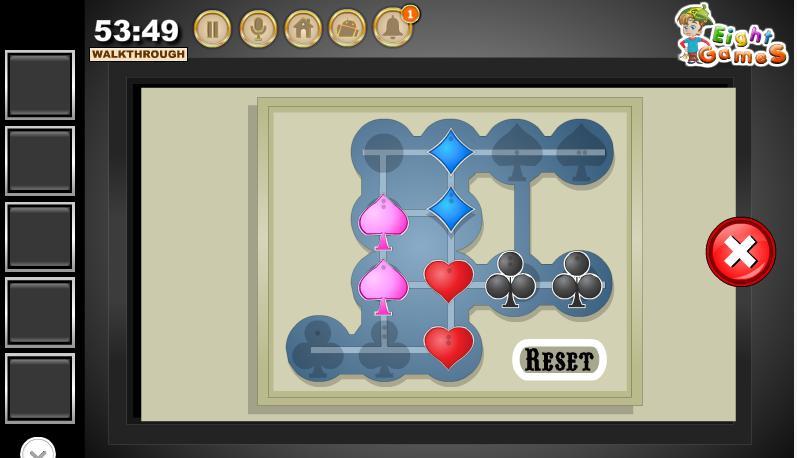Select the red heart beside the black clubs

pos(449,280)
